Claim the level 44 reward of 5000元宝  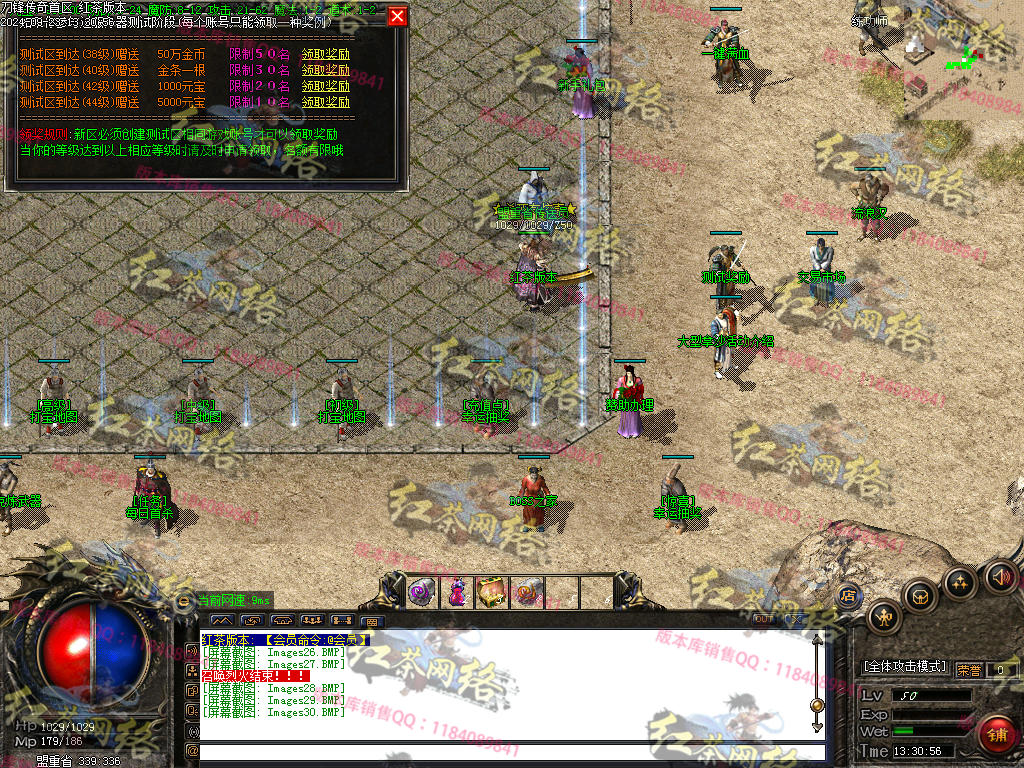coord(326,102)
